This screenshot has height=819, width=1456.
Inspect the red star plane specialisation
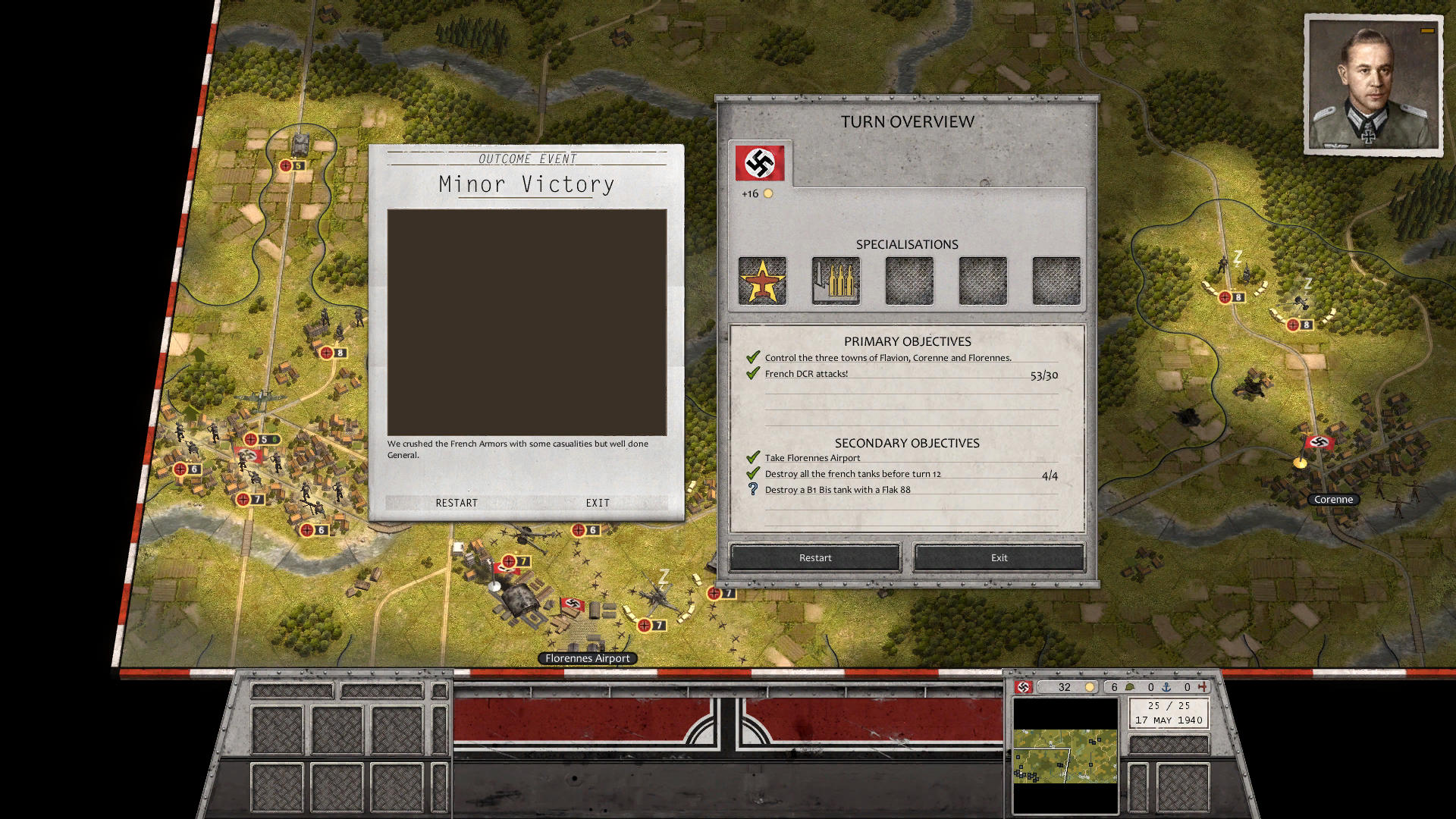(762, 281)
